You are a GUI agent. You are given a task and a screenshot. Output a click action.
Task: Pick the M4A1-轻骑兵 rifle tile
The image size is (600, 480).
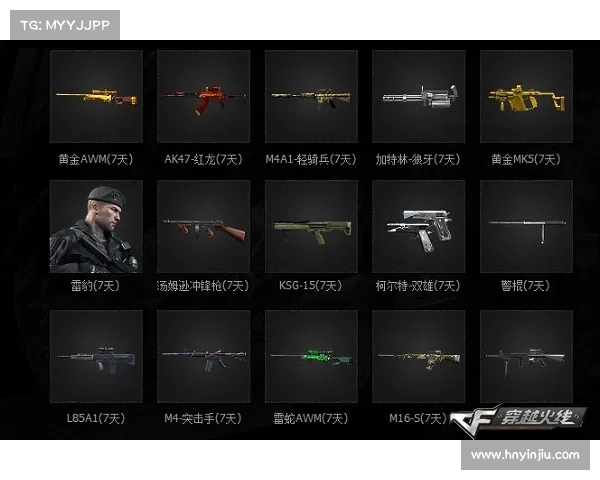[x=311, y=97]
